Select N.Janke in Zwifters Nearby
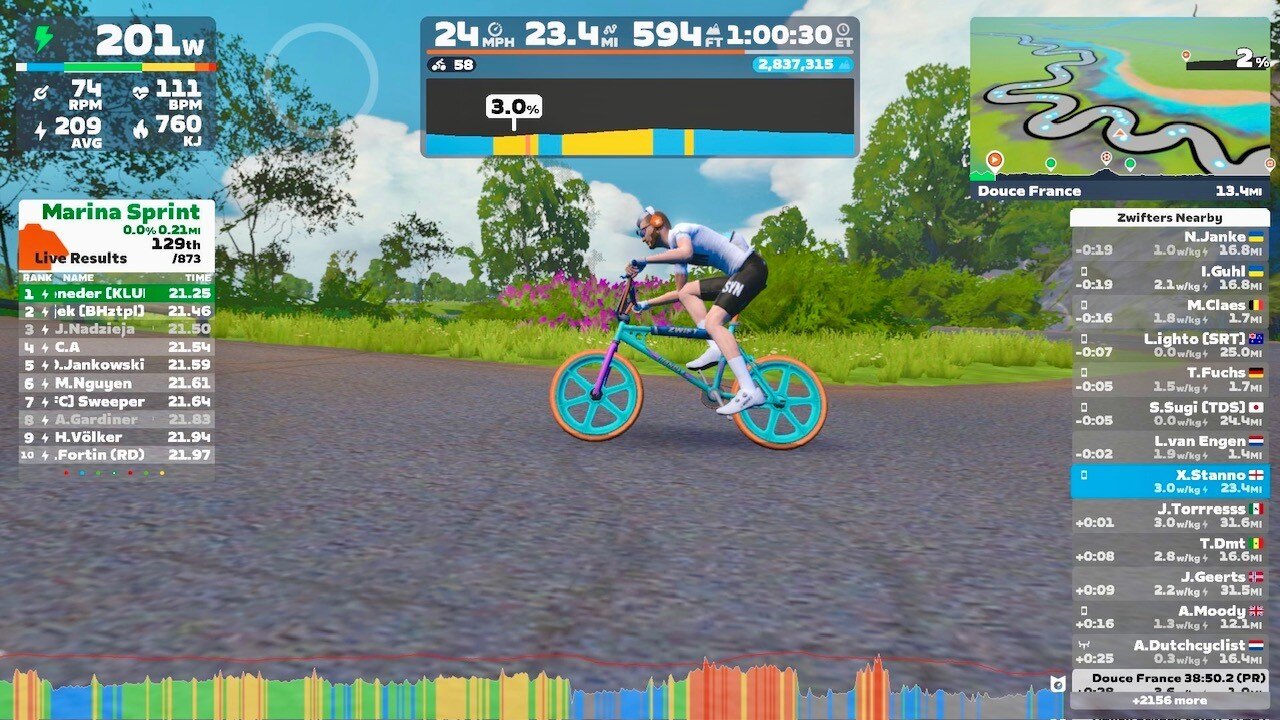Viewport: 1280px width, 720px height. coord(1169,244)
